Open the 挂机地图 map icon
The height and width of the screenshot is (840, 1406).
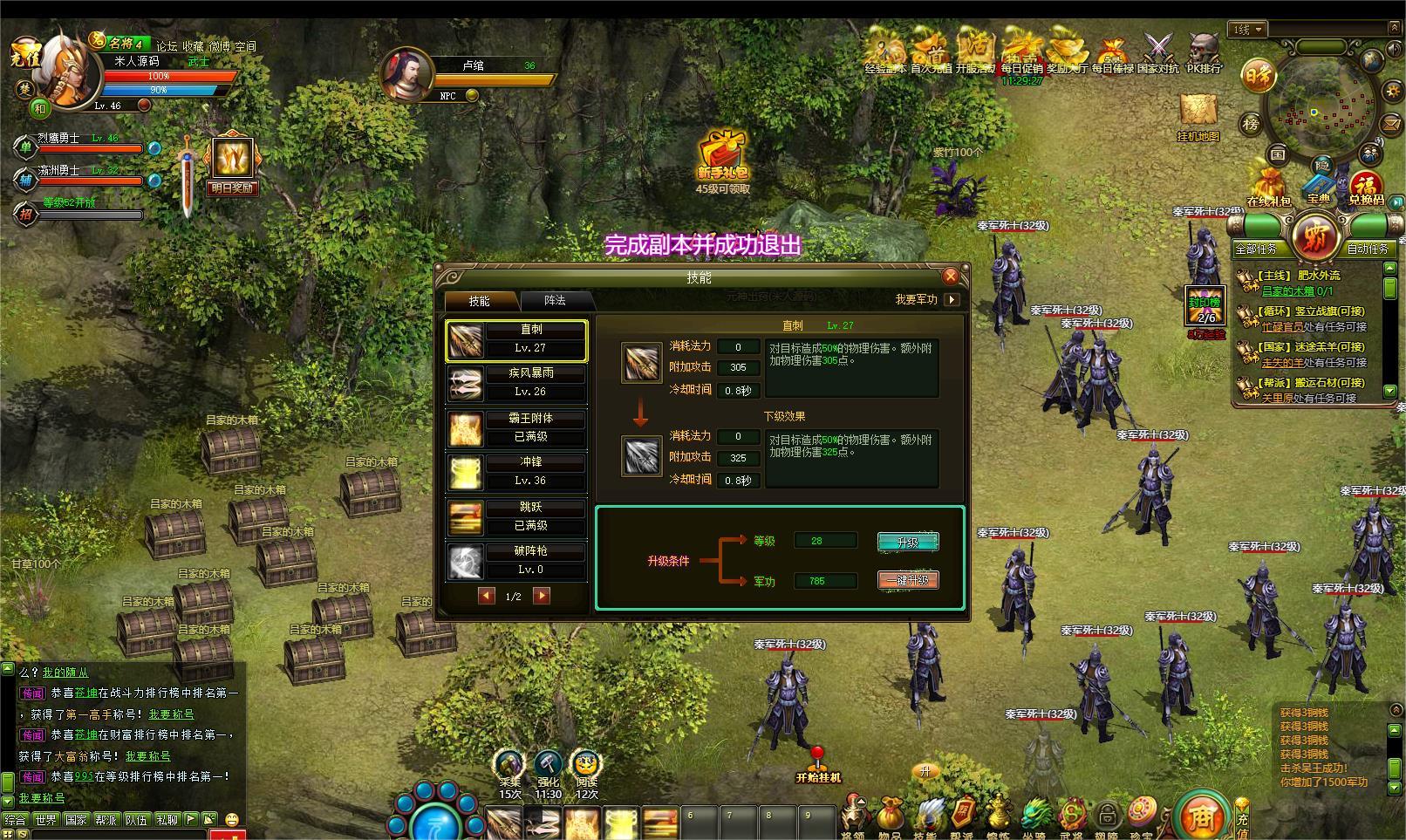coord(1198,117)
